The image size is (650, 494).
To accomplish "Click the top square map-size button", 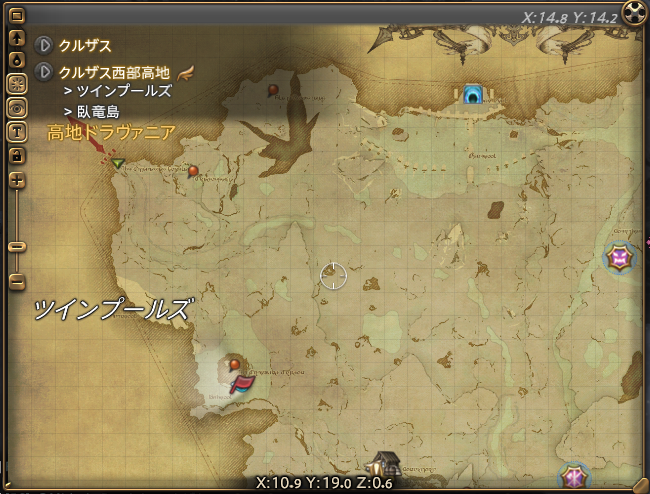I will point(16,15).
